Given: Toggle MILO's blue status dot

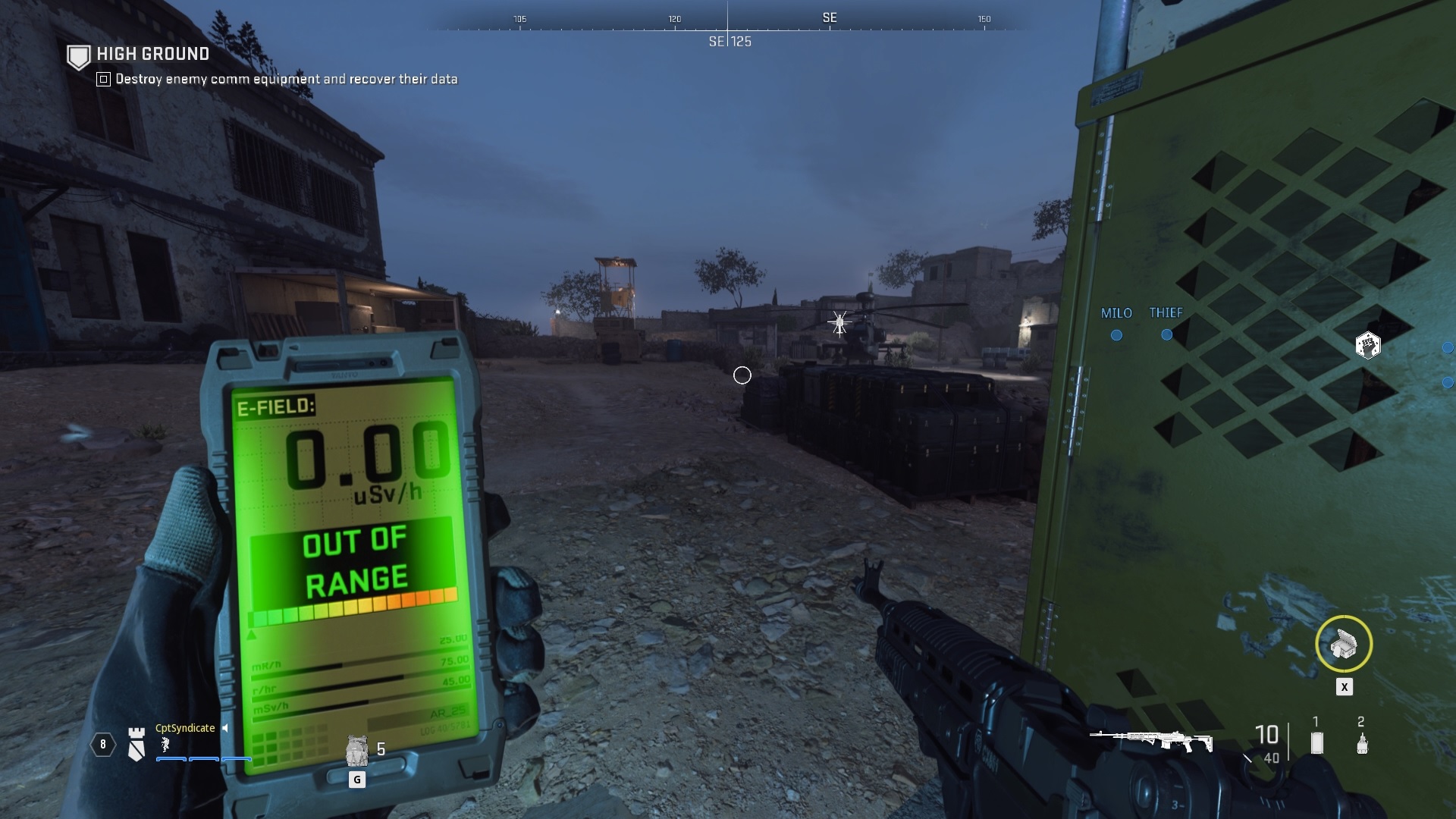Looking at the screenshot, I should (x=1116, y=334).
